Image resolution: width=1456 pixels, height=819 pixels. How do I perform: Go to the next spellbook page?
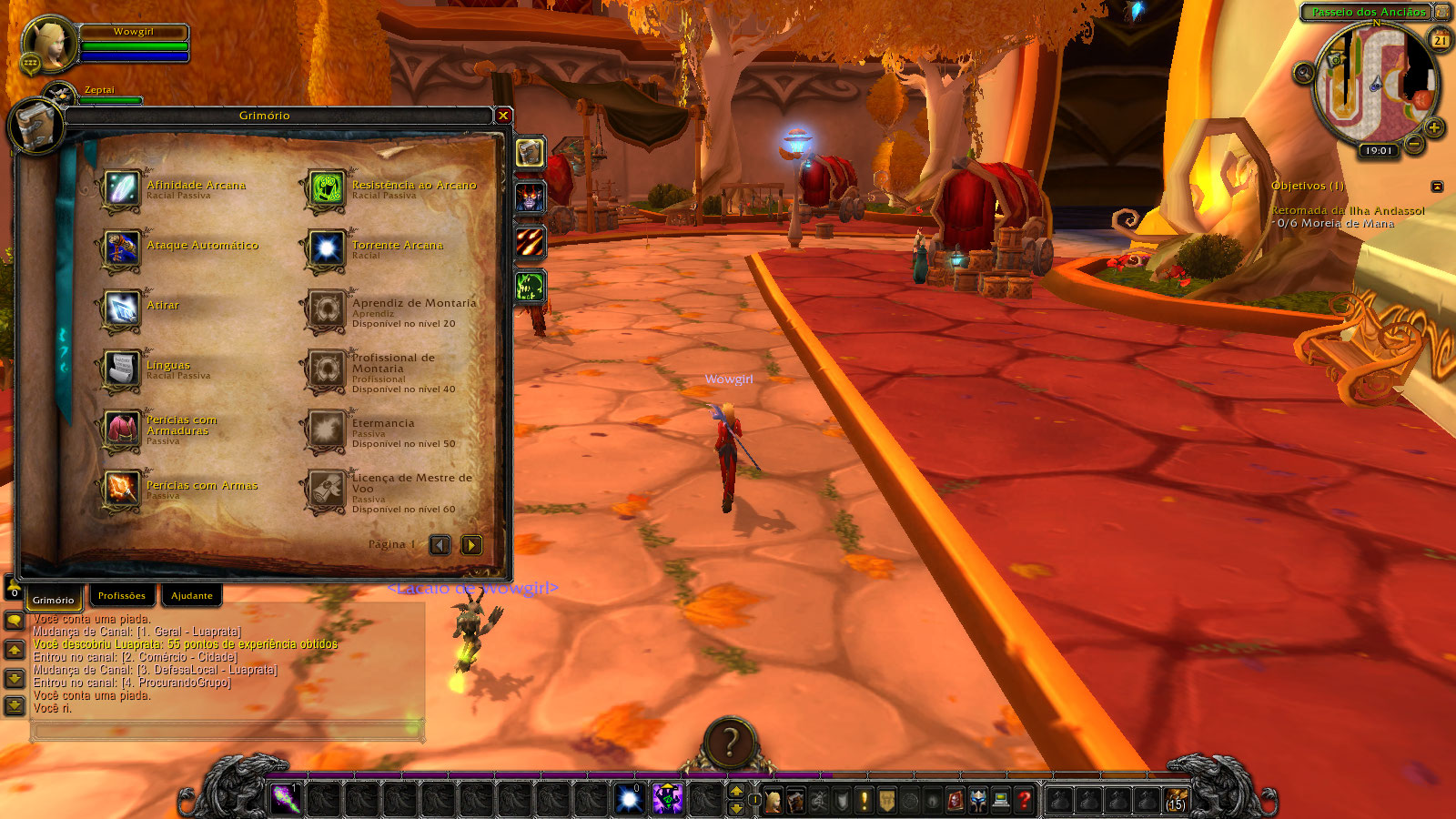tap(471, 545)
